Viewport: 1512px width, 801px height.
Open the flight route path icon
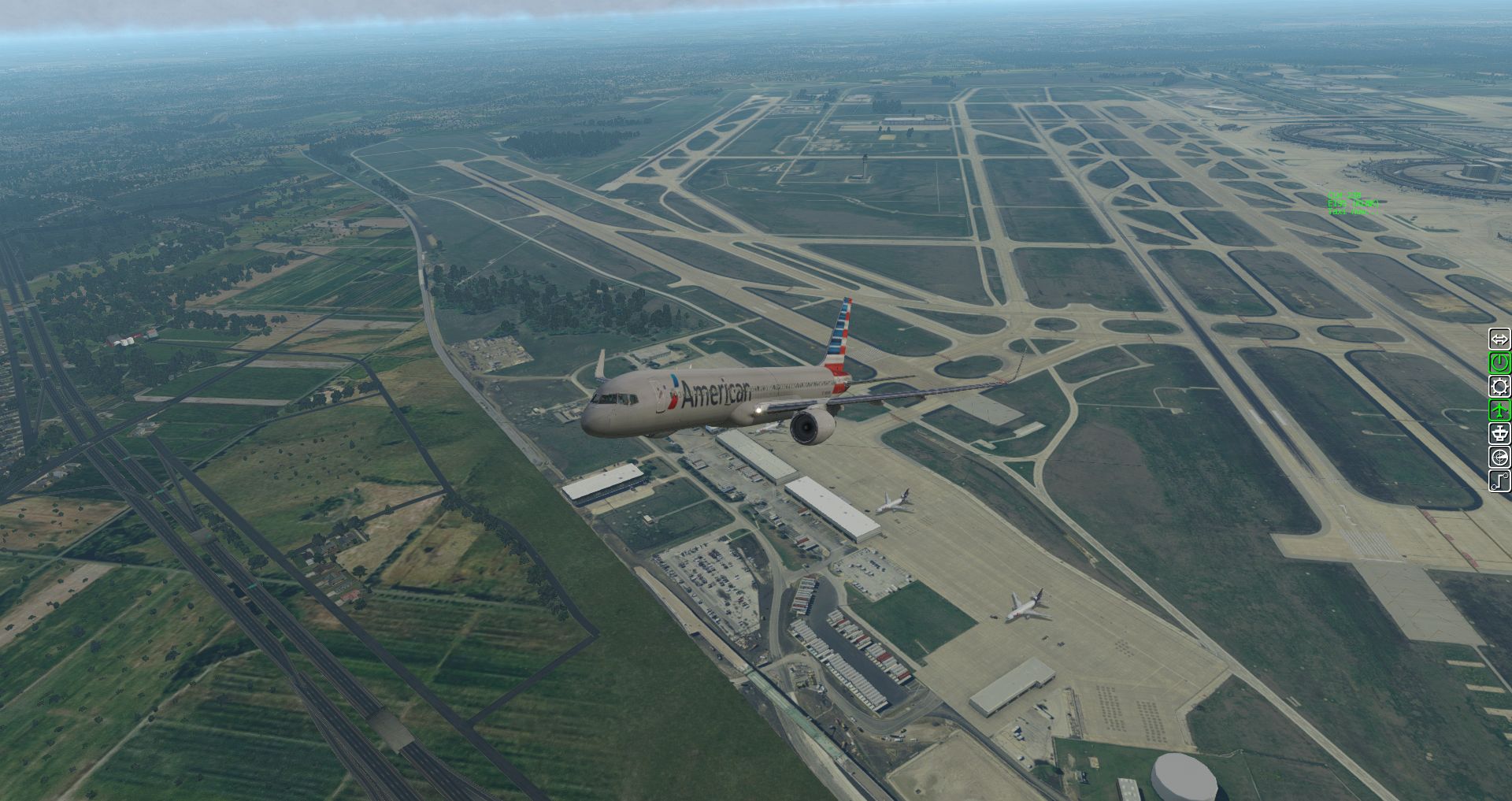(1499, 481)
